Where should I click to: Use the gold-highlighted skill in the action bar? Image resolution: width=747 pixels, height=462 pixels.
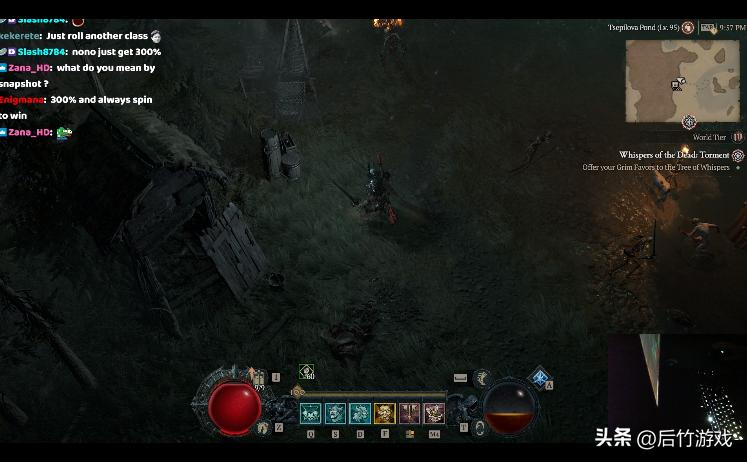pyautogui.click(x=385, y=413)
